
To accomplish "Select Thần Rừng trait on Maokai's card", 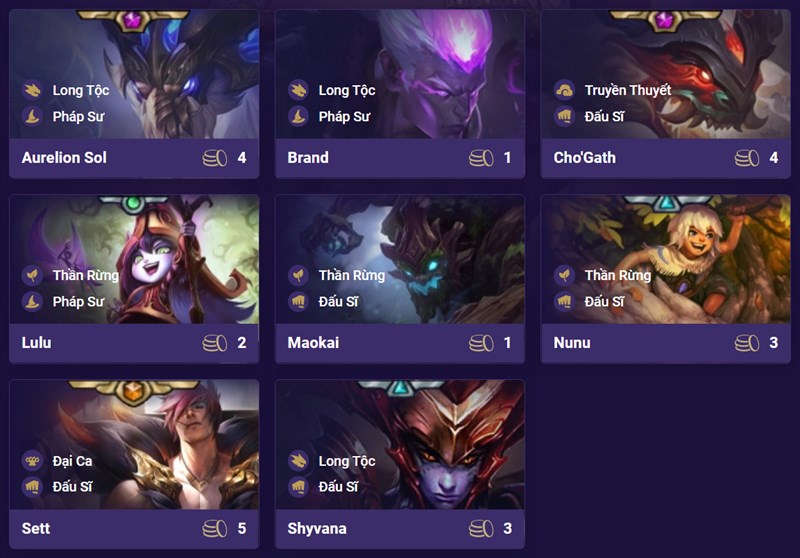I will pyautogui.click(x=351, y=275).
